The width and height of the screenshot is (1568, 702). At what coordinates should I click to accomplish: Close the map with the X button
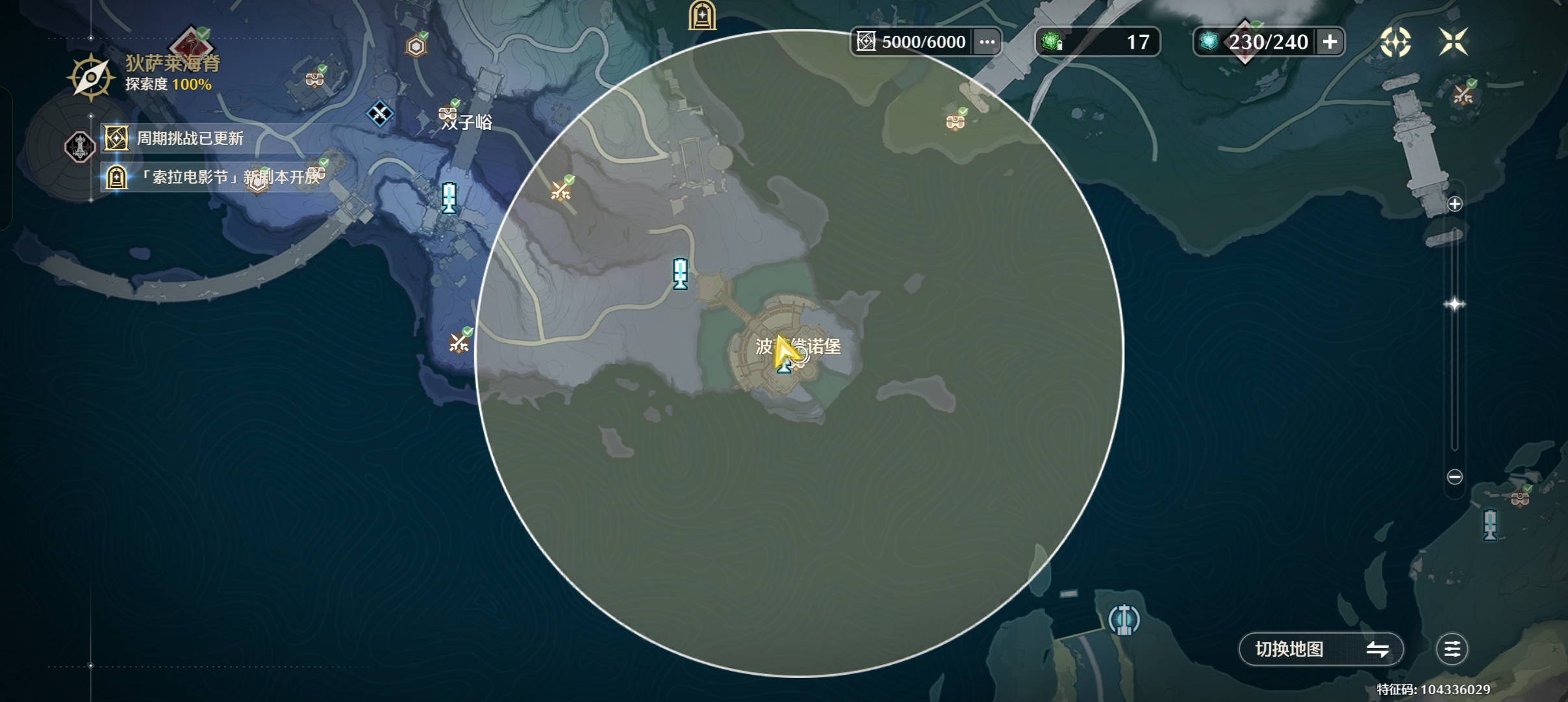click(x=1453, y=42)
